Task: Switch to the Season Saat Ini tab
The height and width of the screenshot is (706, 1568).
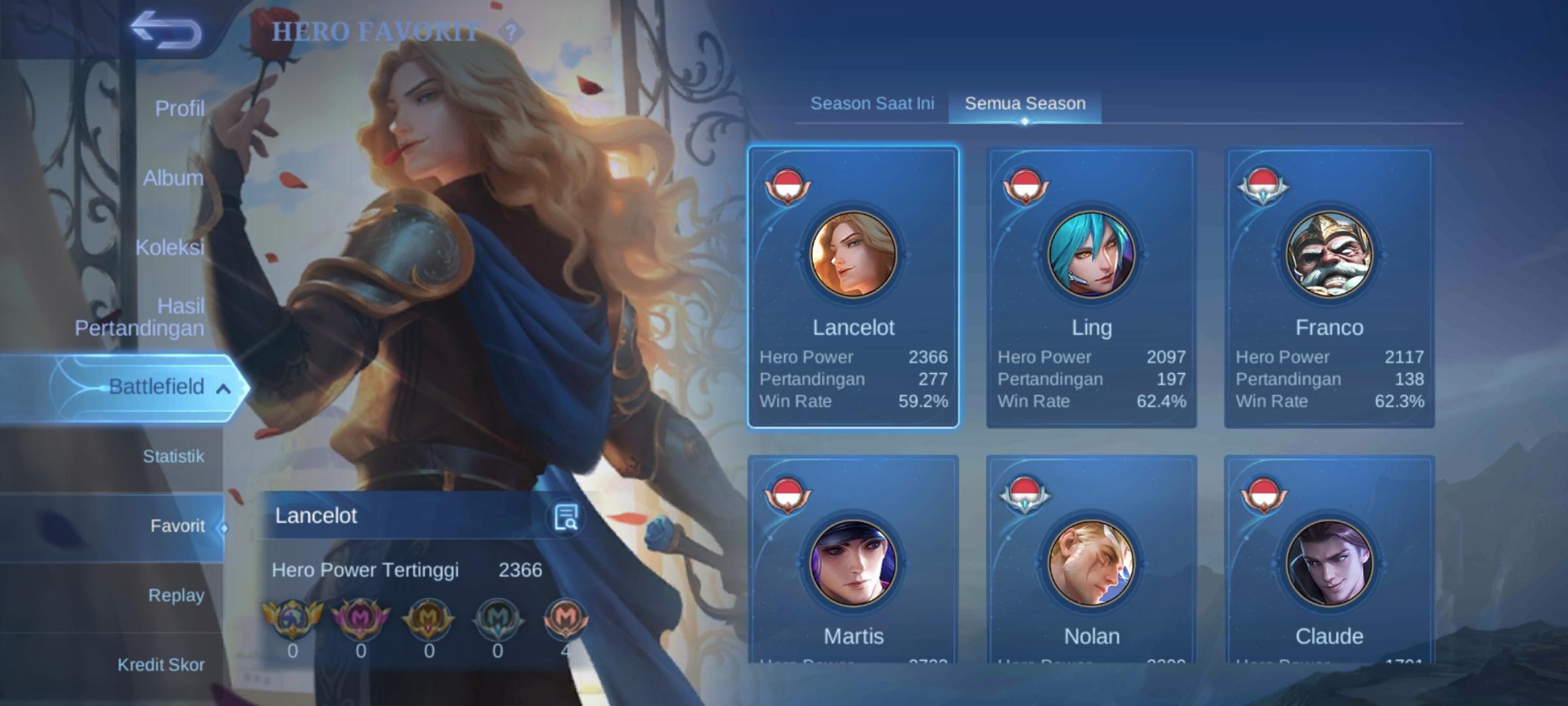Action: (x=872, y=103)
